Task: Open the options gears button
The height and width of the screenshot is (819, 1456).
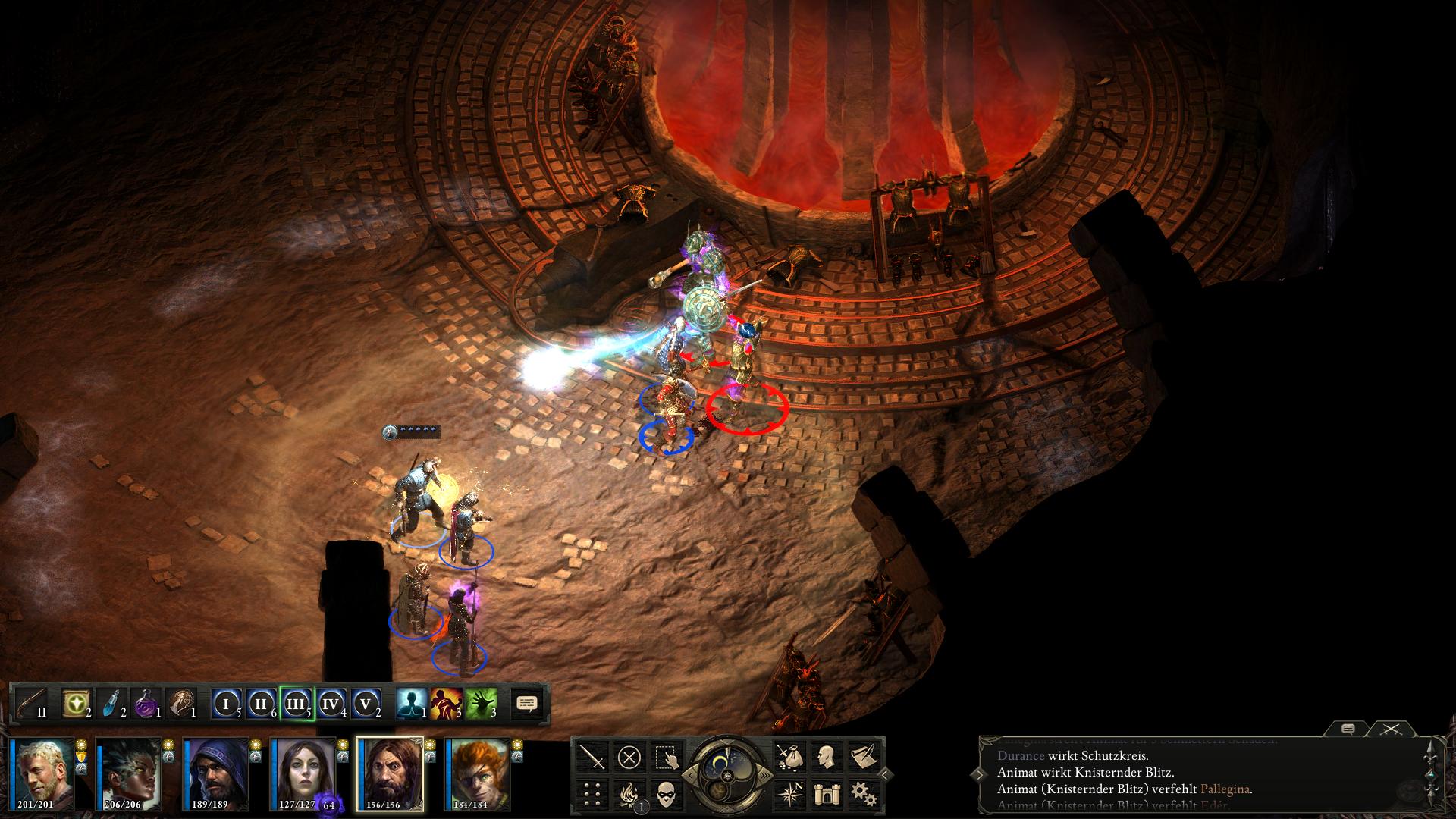Action: (x=862, y=793)
